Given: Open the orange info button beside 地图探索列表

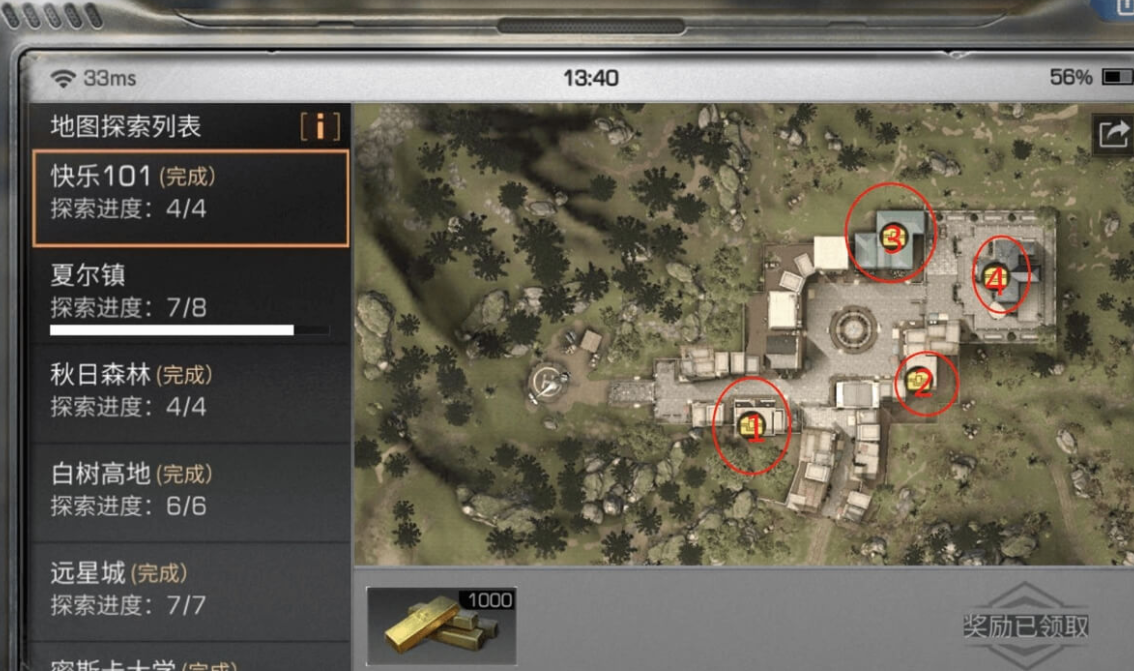Looking at the screenshot, I should [x=320, y=127].
